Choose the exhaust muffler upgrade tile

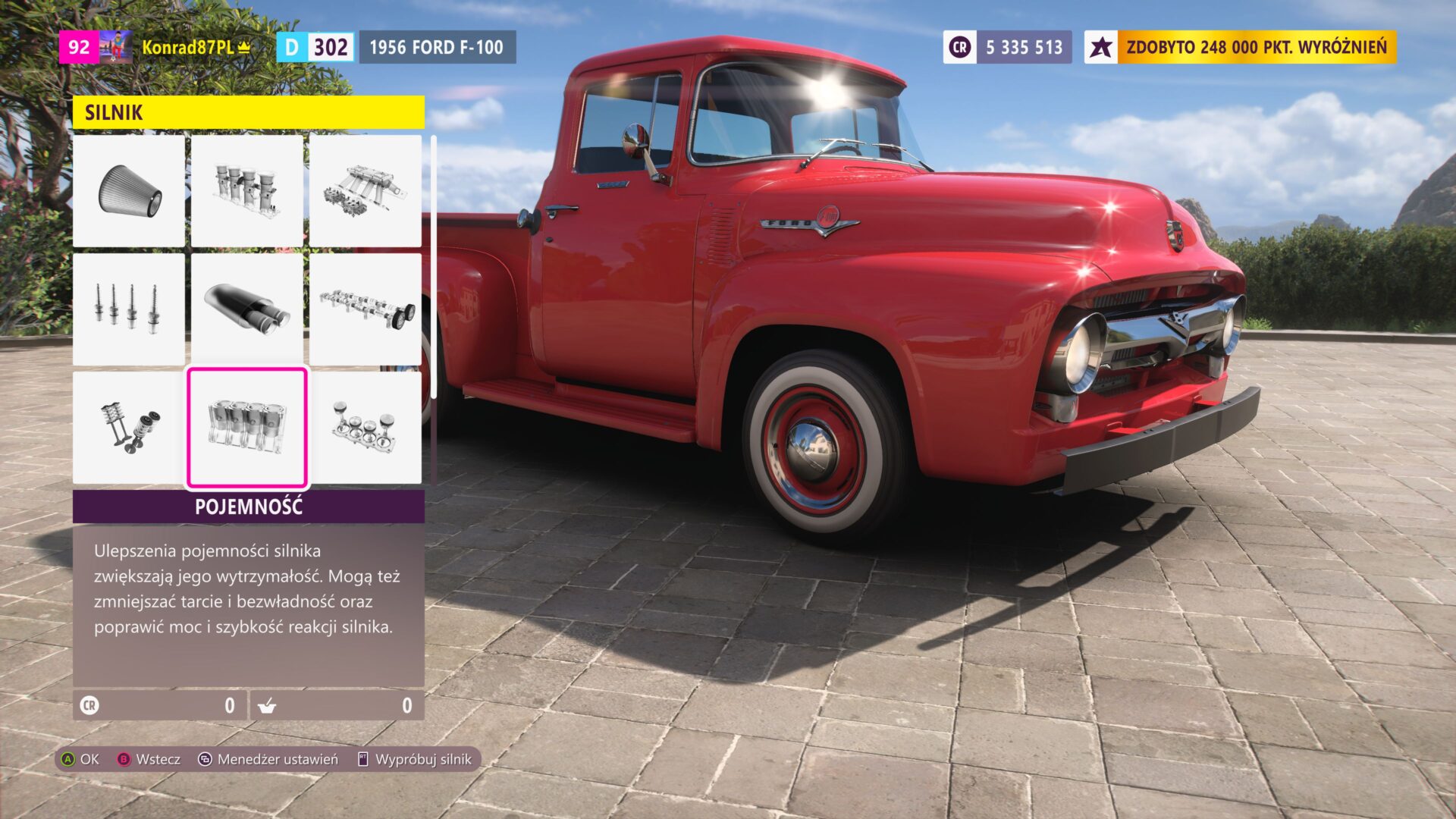247,309
